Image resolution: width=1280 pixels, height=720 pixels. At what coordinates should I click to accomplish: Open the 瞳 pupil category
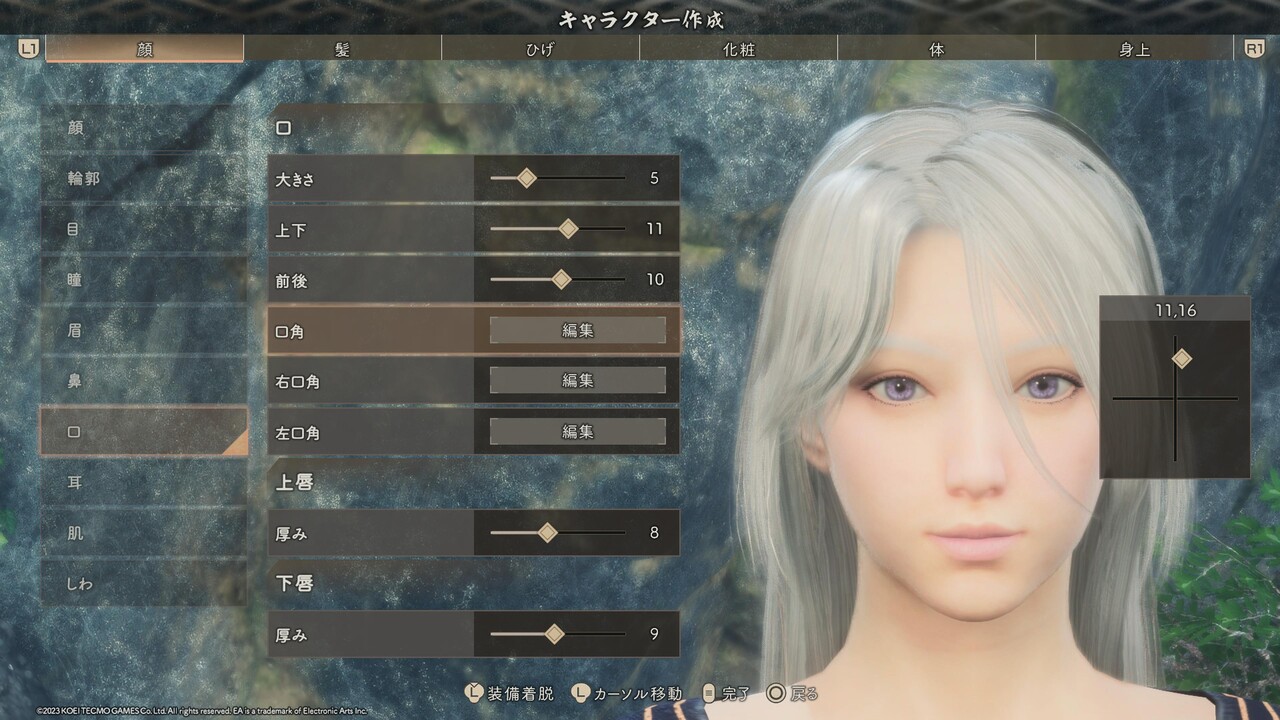pos(143,280)
